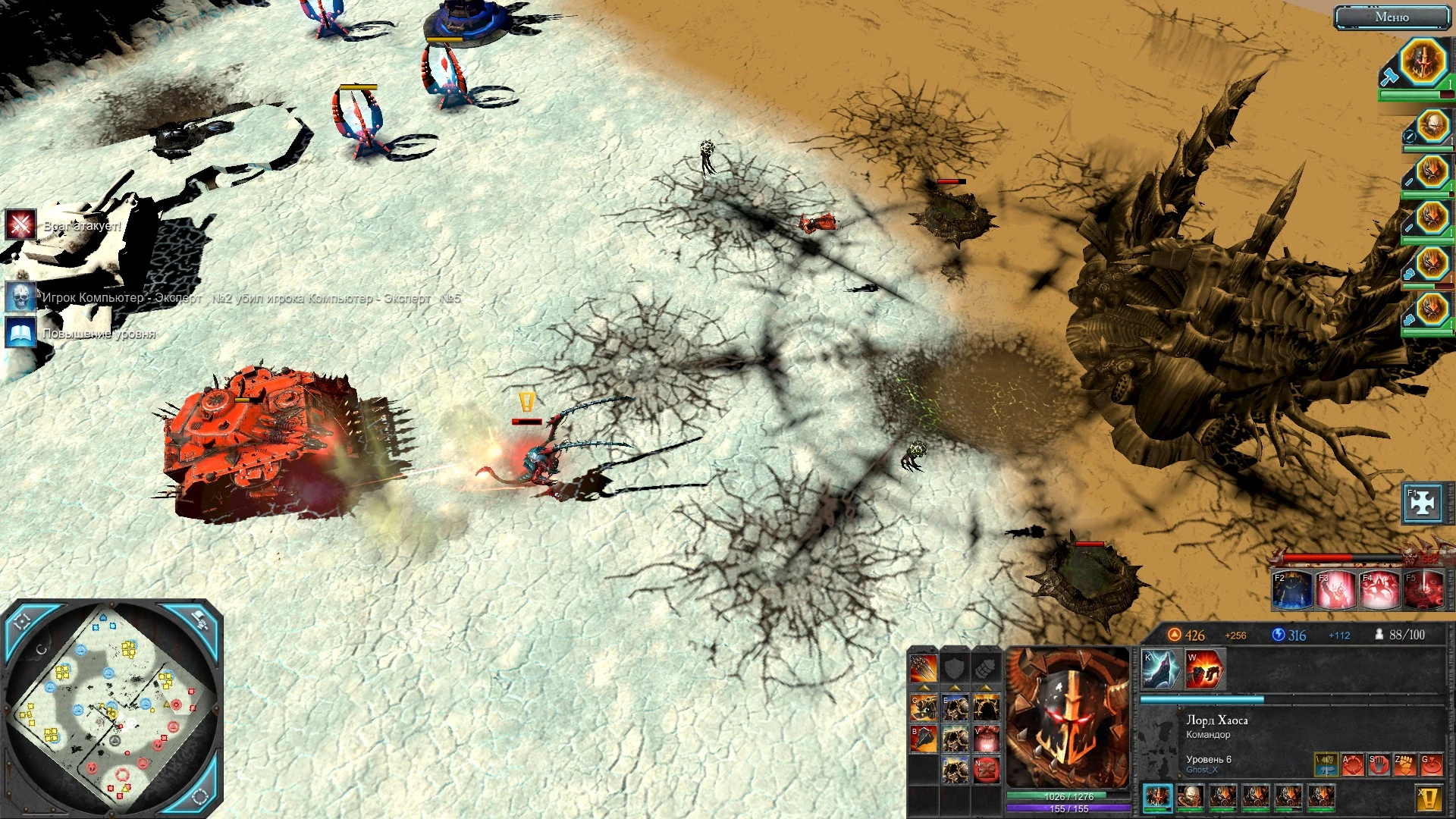Open the W wargear combi-weapon icon
Viewport: 1456px width, 819px height.
pos(1204,670)
